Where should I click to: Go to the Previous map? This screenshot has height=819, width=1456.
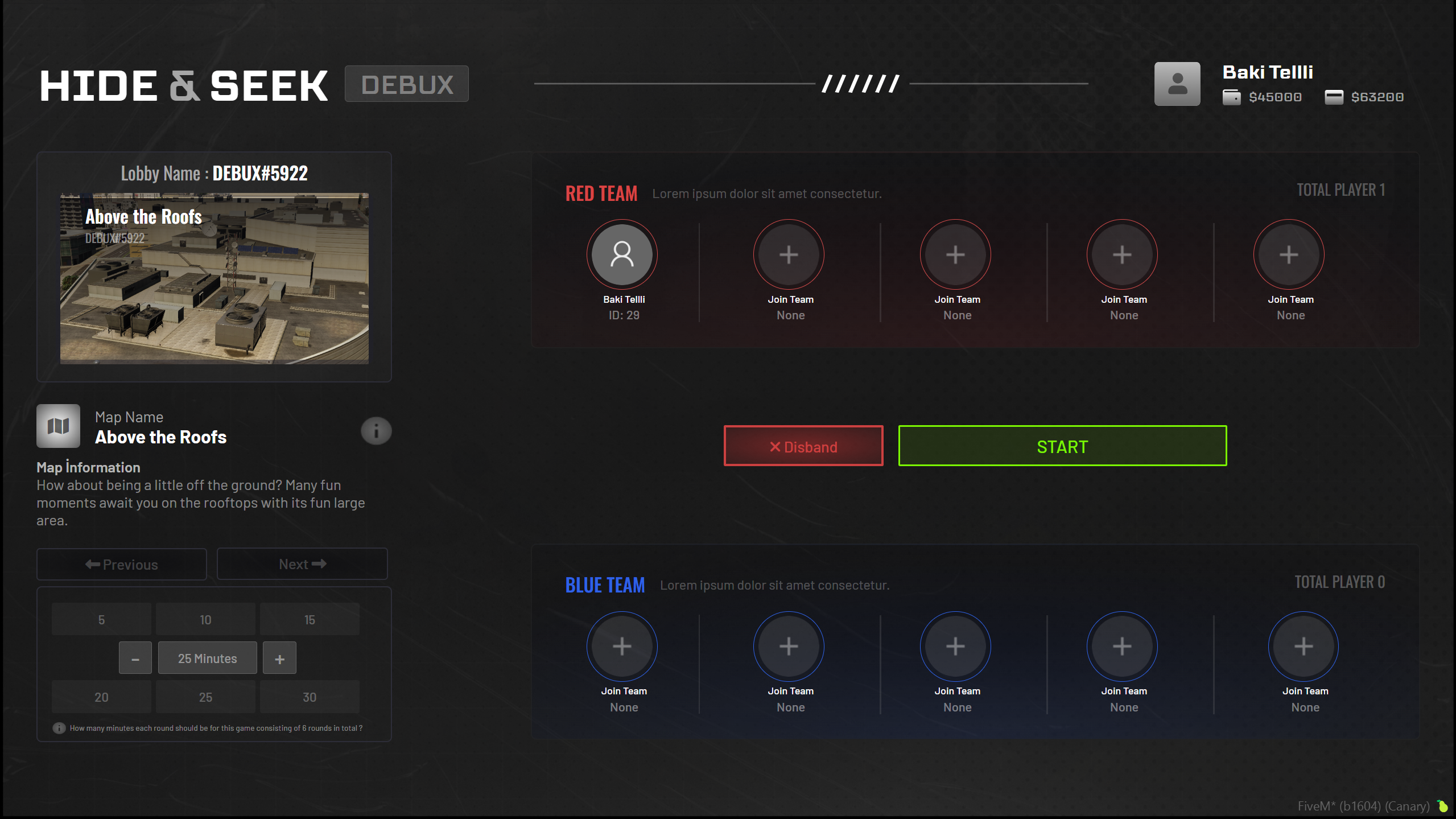pyautogui.click(x=122, y=564)
